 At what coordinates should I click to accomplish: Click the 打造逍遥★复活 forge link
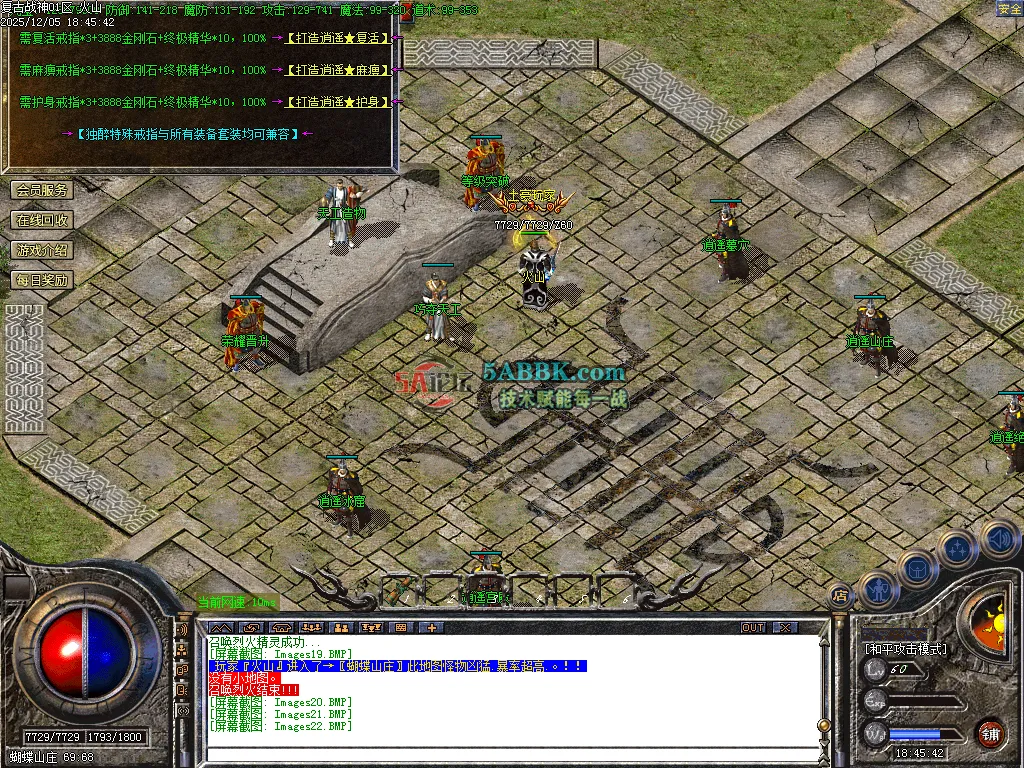pos(338,38)
